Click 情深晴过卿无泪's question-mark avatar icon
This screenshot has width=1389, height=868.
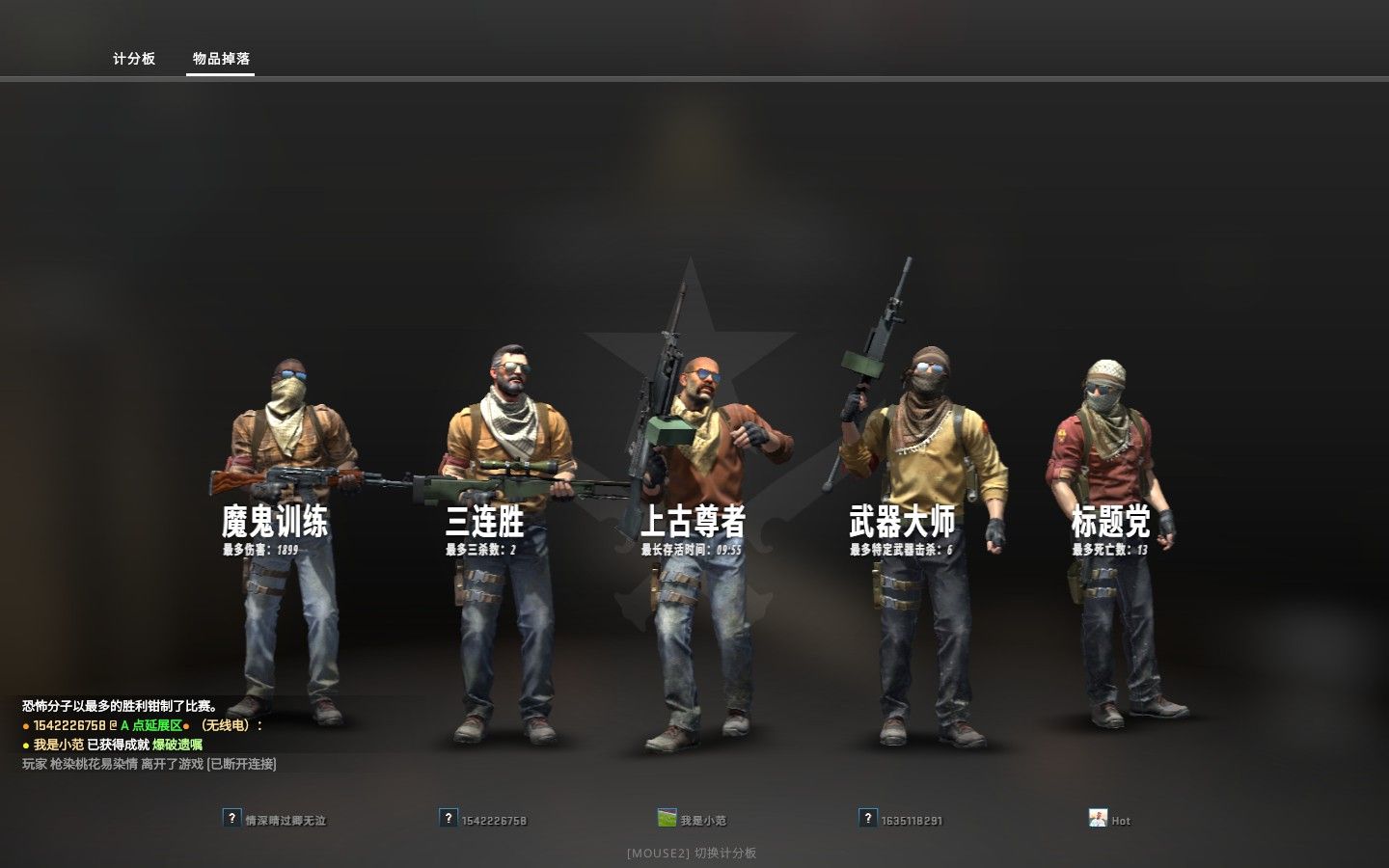(231, 820)
